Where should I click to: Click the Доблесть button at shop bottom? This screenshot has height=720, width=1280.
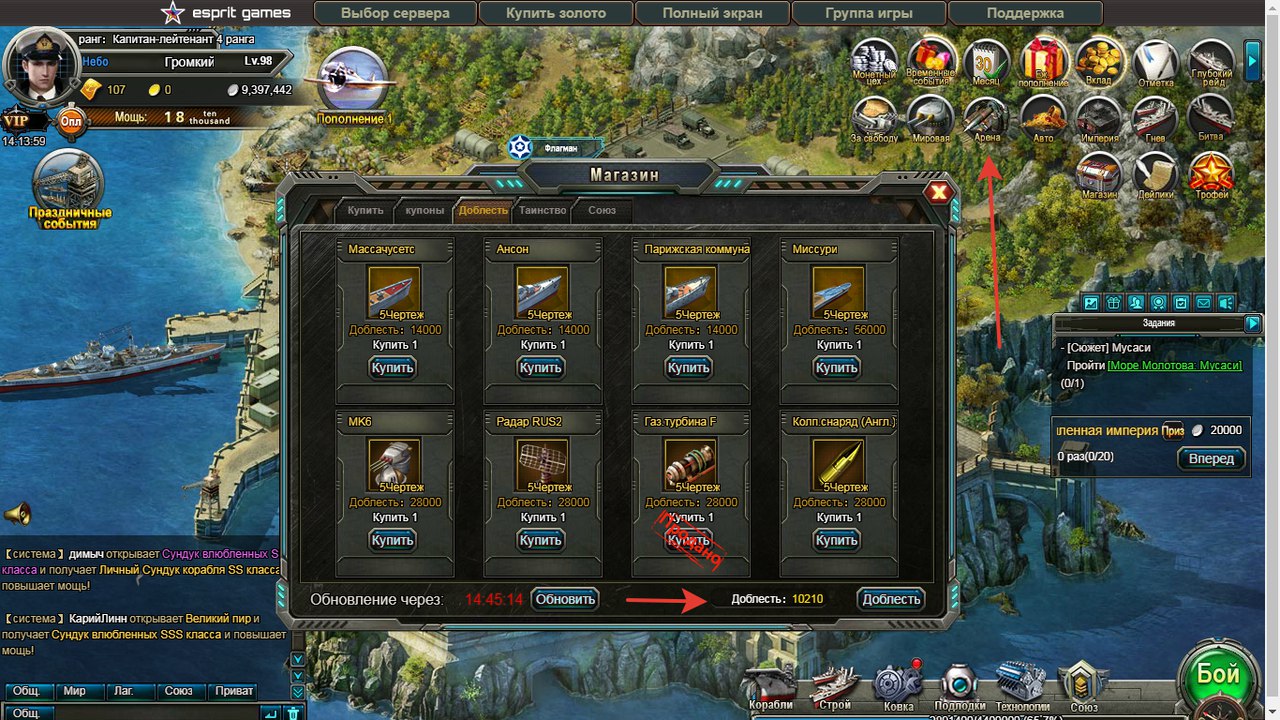890,599
